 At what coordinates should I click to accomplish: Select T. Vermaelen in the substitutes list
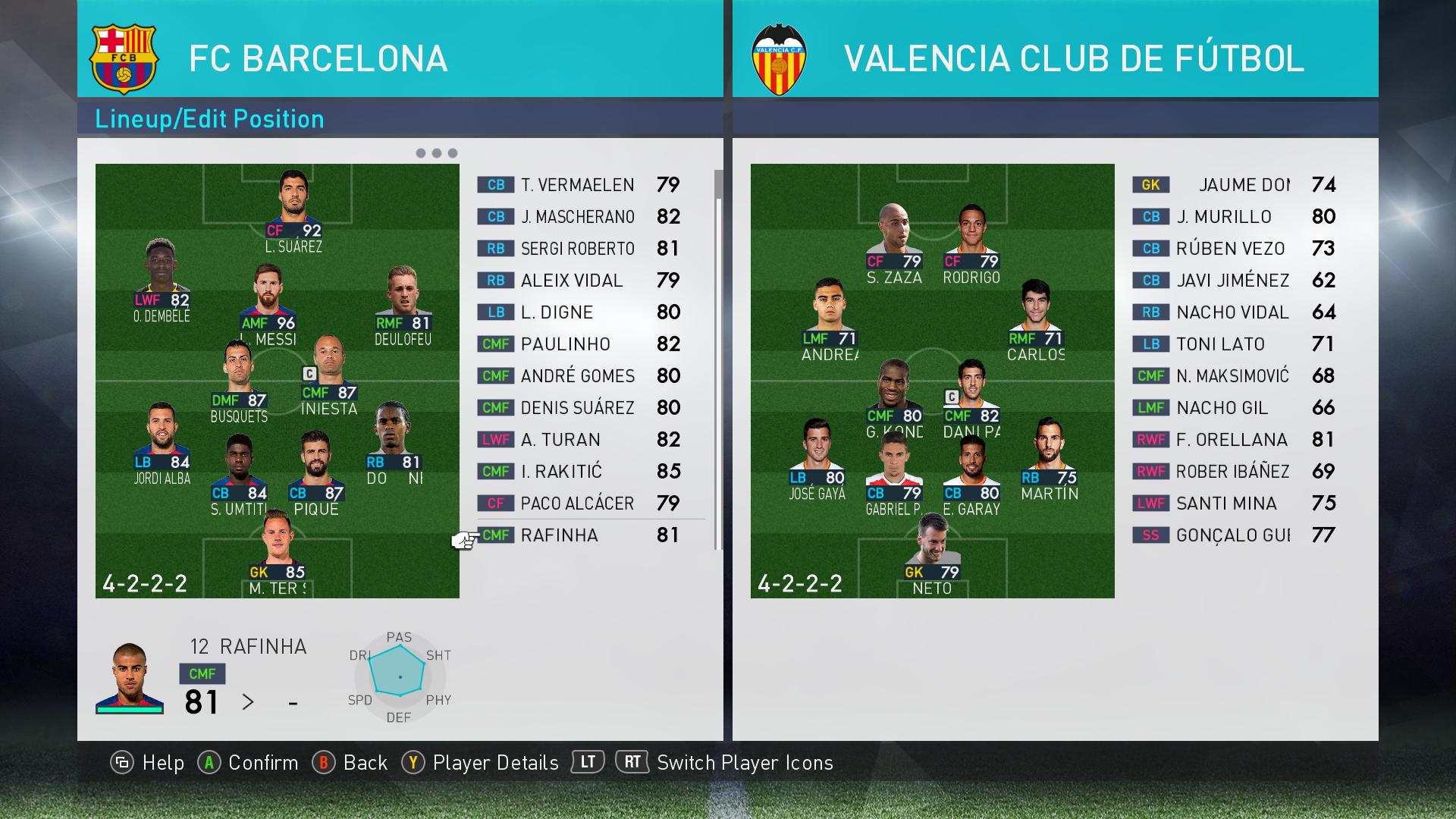click(577, 185)
